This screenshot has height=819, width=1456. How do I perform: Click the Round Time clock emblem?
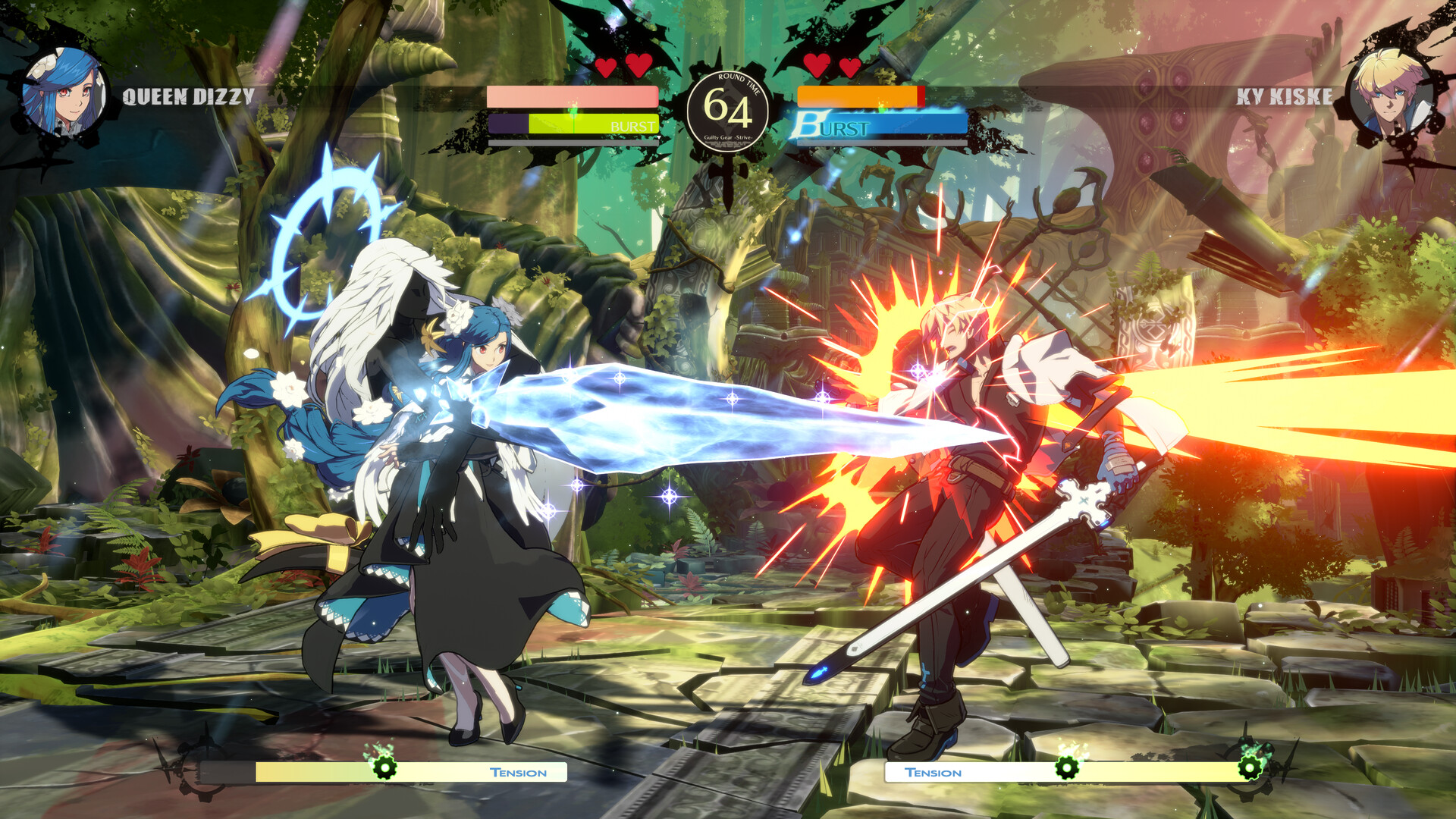click(730, 108)
